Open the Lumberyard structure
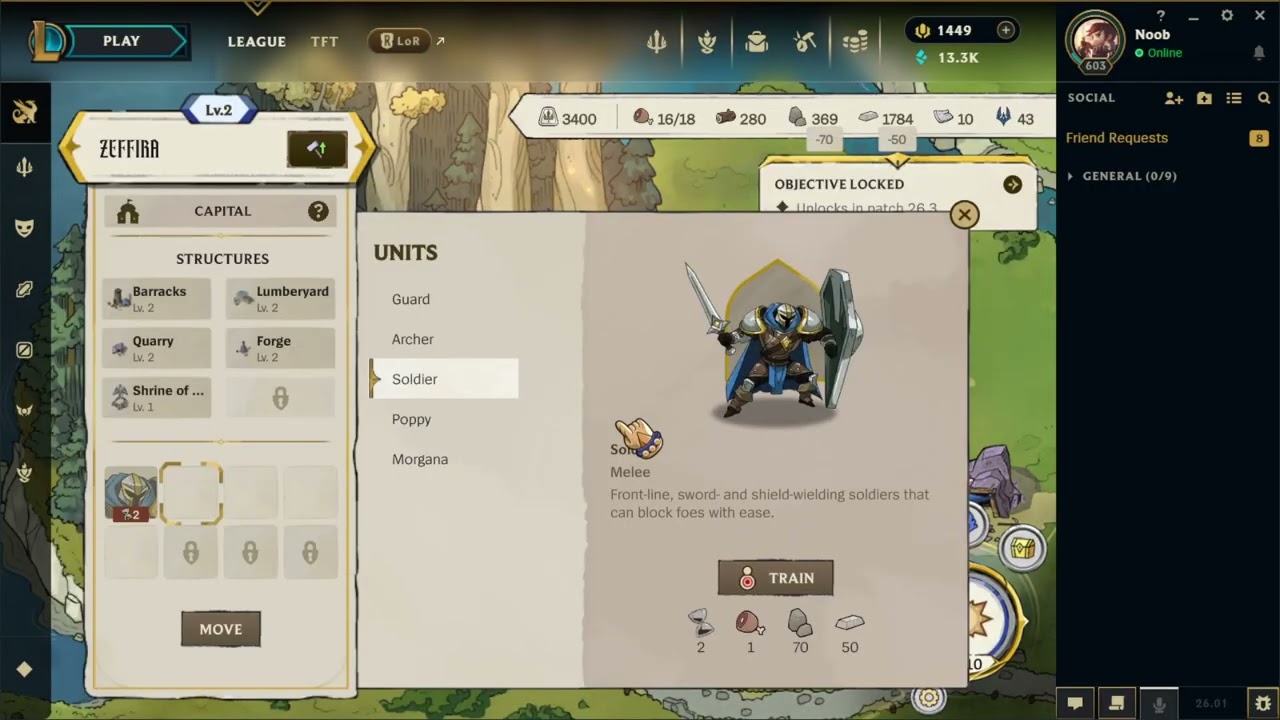Image resolution: width=1280 pixels, height=720 pixels. point(281,298)
